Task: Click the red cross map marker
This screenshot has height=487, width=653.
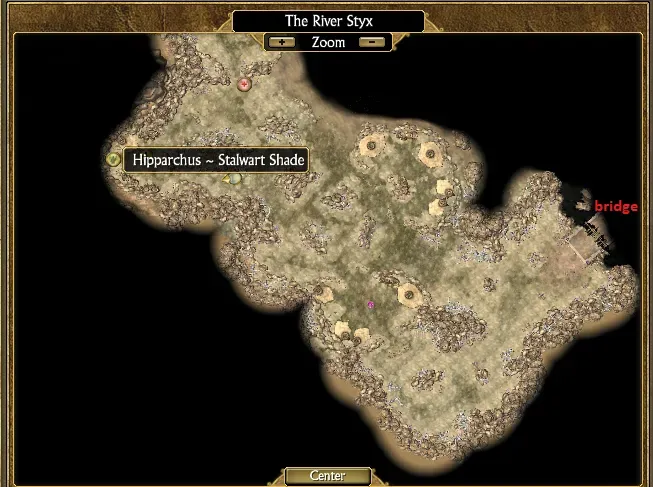Action: click(x=243, y=85)
